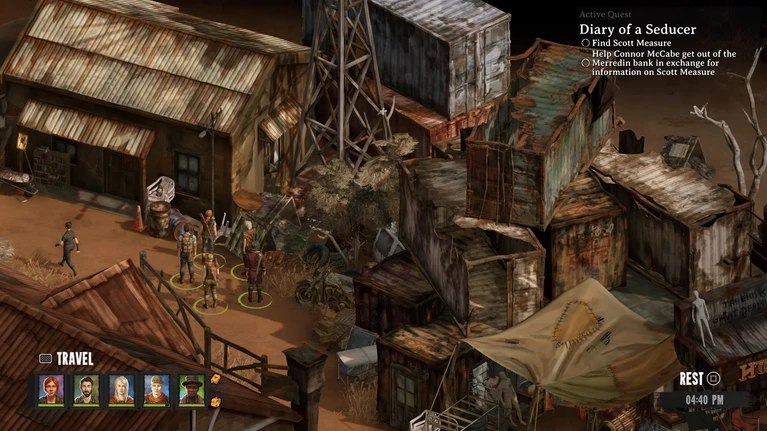Select the man in brown hat portrait
The width and height of the screenshot is (767, 431).
pos(191,389)
